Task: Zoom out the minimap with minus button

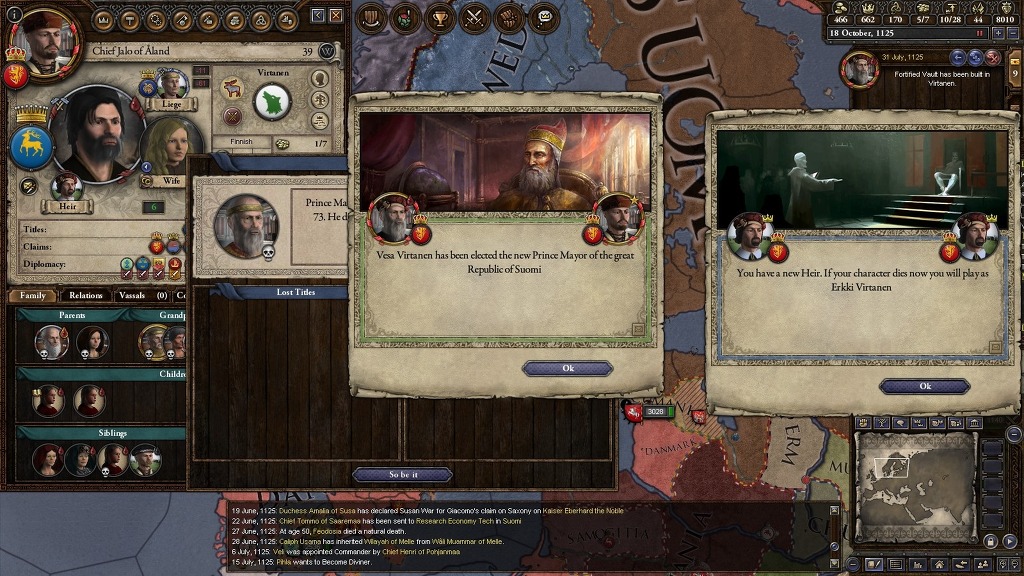Action: (1013, 433)
